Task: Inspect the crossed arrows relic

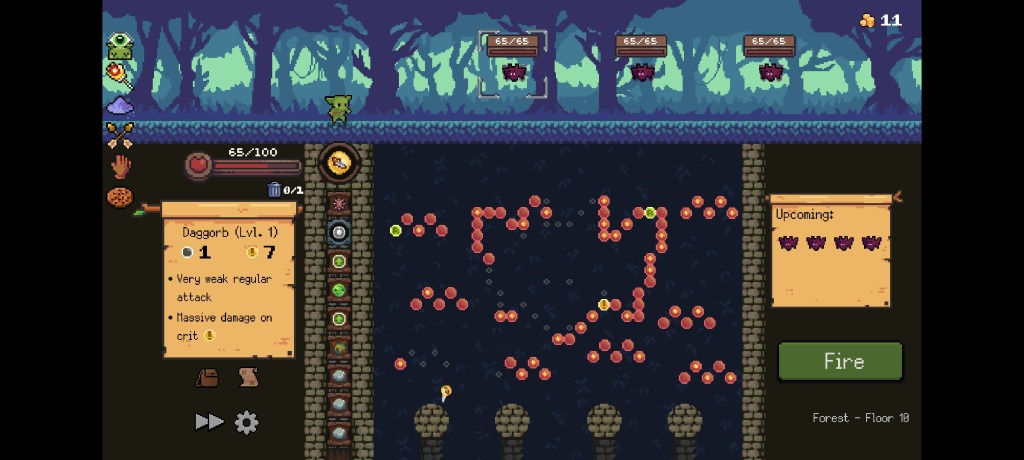Action: coord(119,134)
